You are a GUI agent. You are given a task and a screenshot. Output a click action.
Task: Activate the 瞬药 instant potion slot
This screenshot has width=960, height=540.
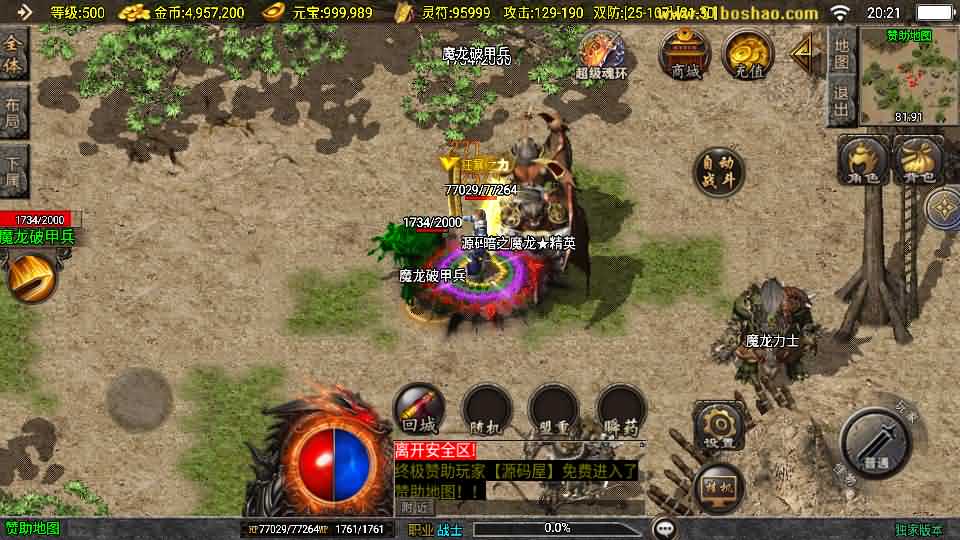[x=621, y=409]
